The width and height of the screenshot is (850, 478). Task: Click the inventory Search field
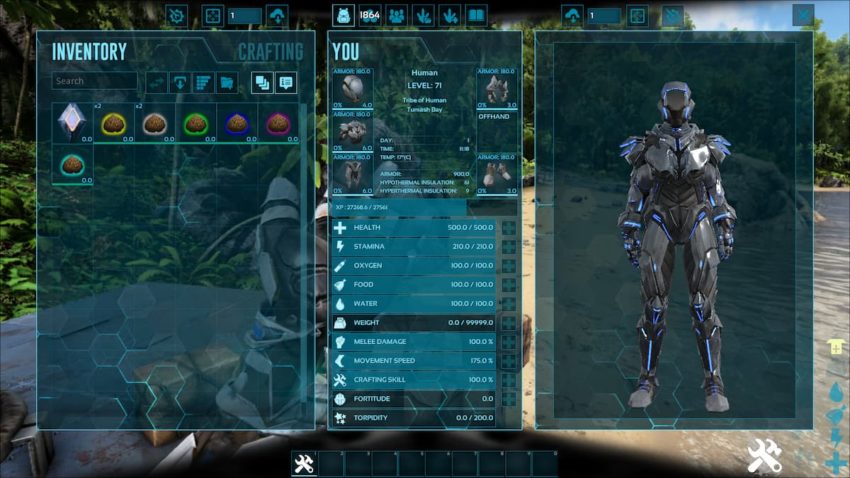click(95, 81)
